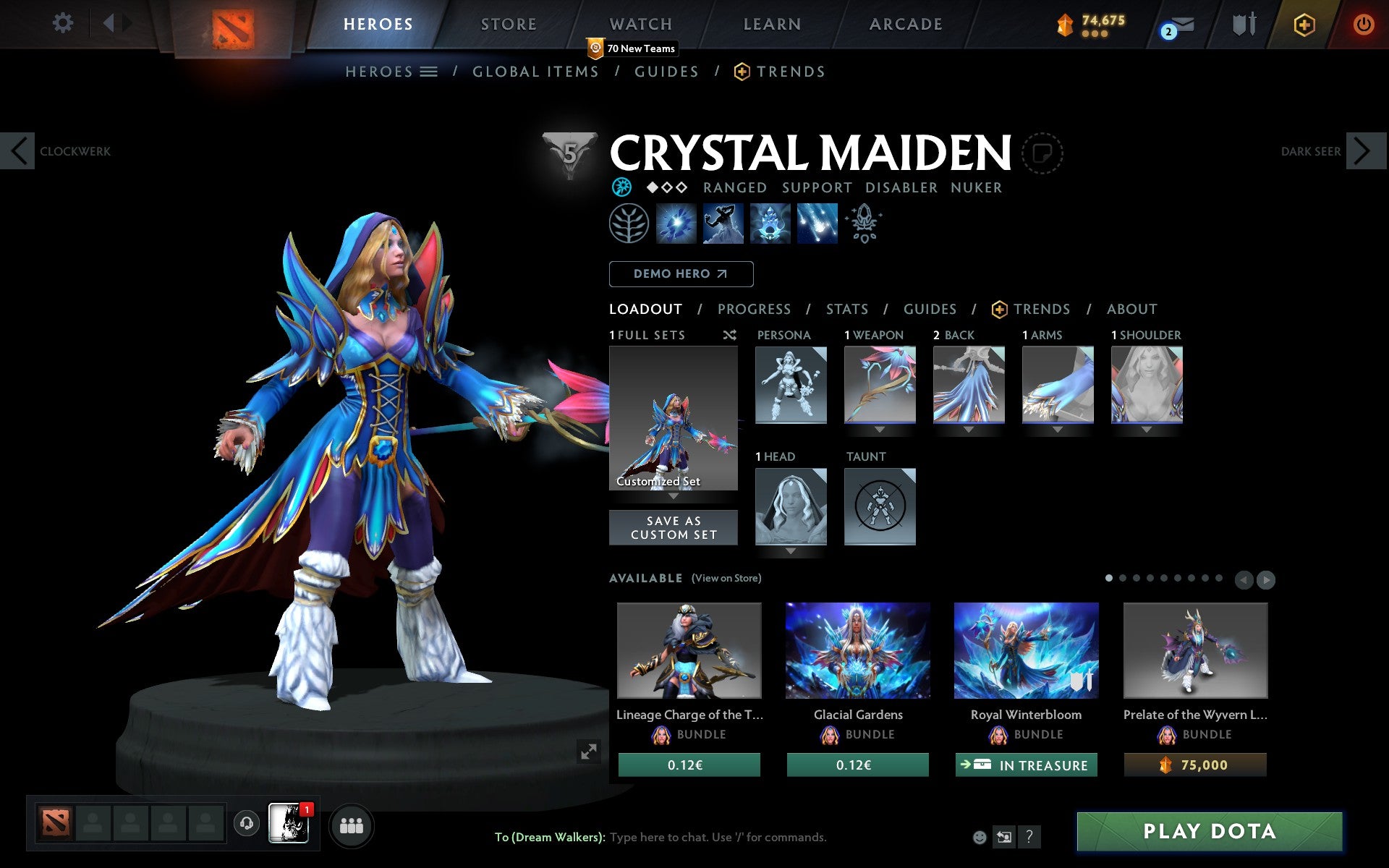
Task: Click the Arcane Aura ability icon
Action: pos(769,224)
